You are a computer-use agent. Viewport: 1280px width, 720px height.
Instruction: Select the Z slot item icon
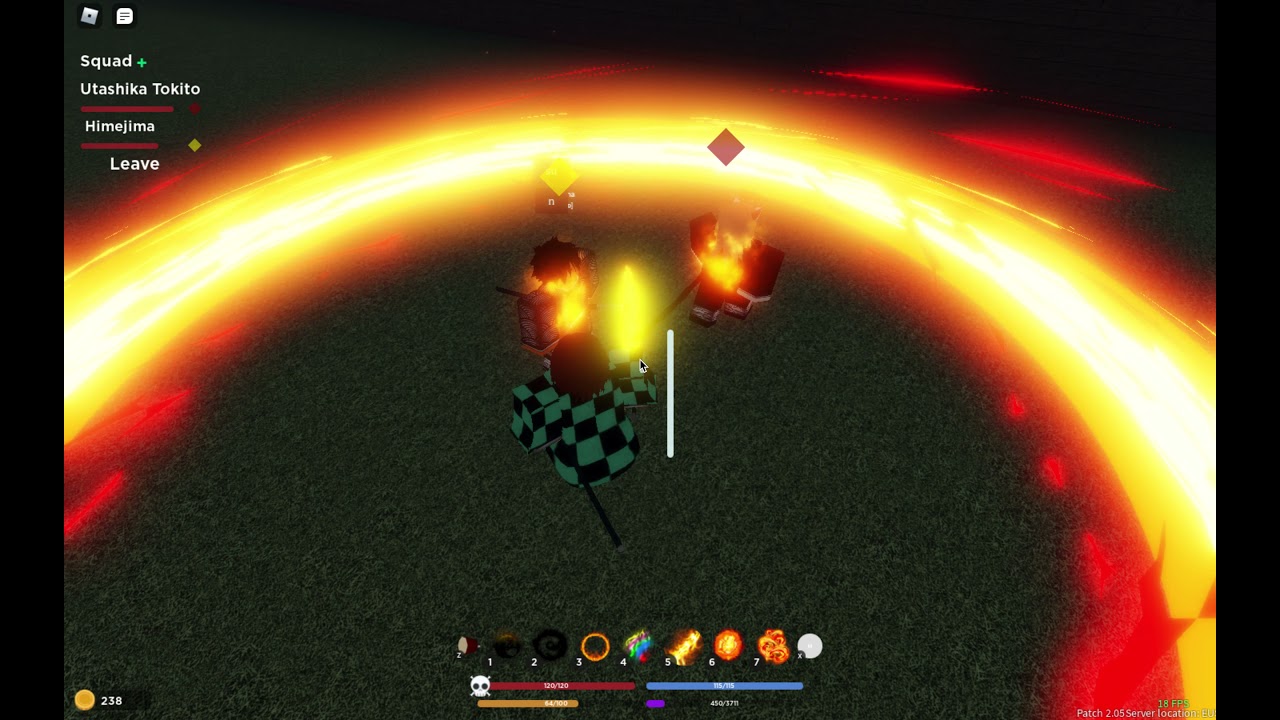(466, 646)
